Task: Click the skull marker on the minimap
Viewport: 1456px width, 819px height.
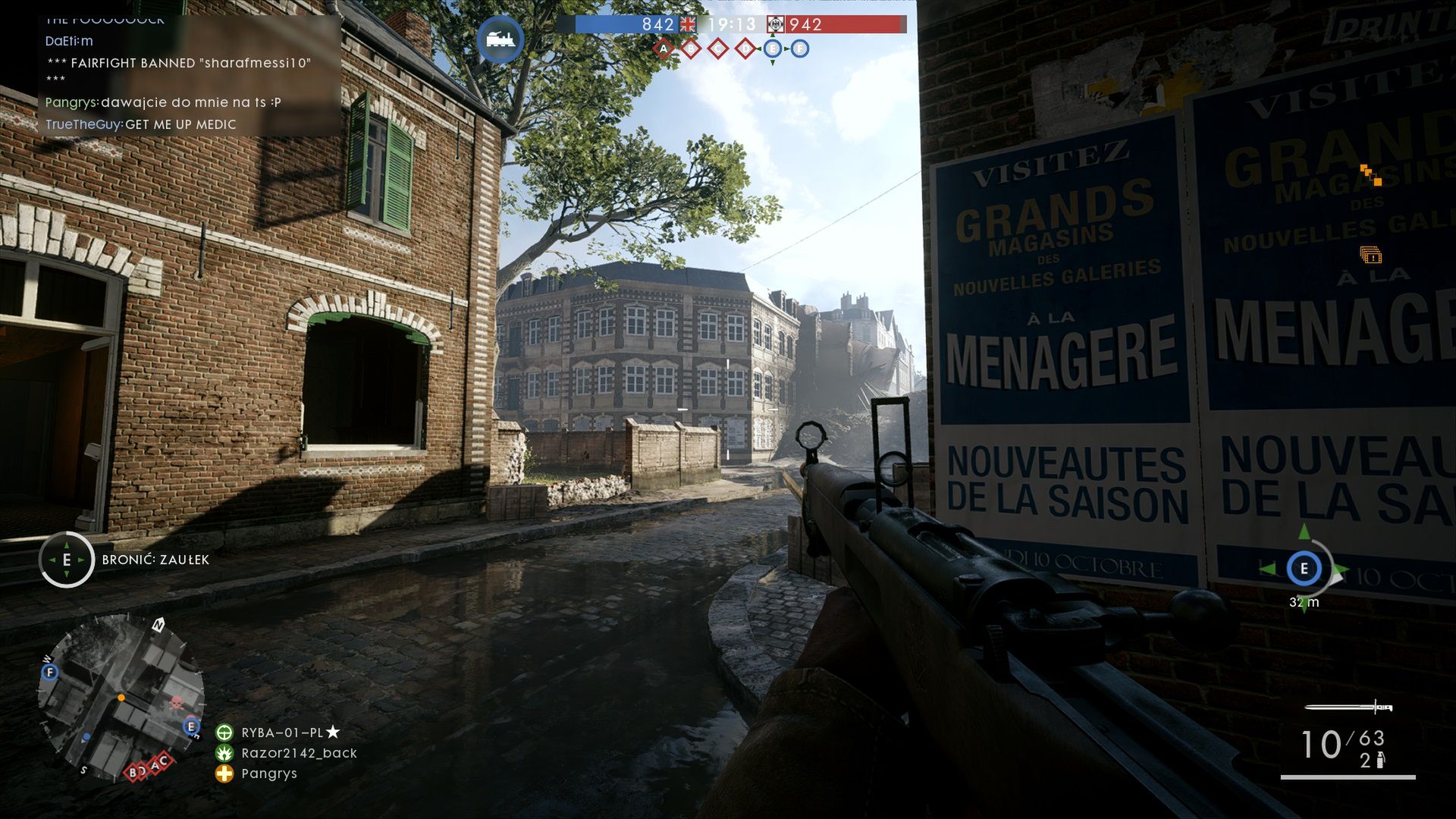Action: [x=177, y=701]
